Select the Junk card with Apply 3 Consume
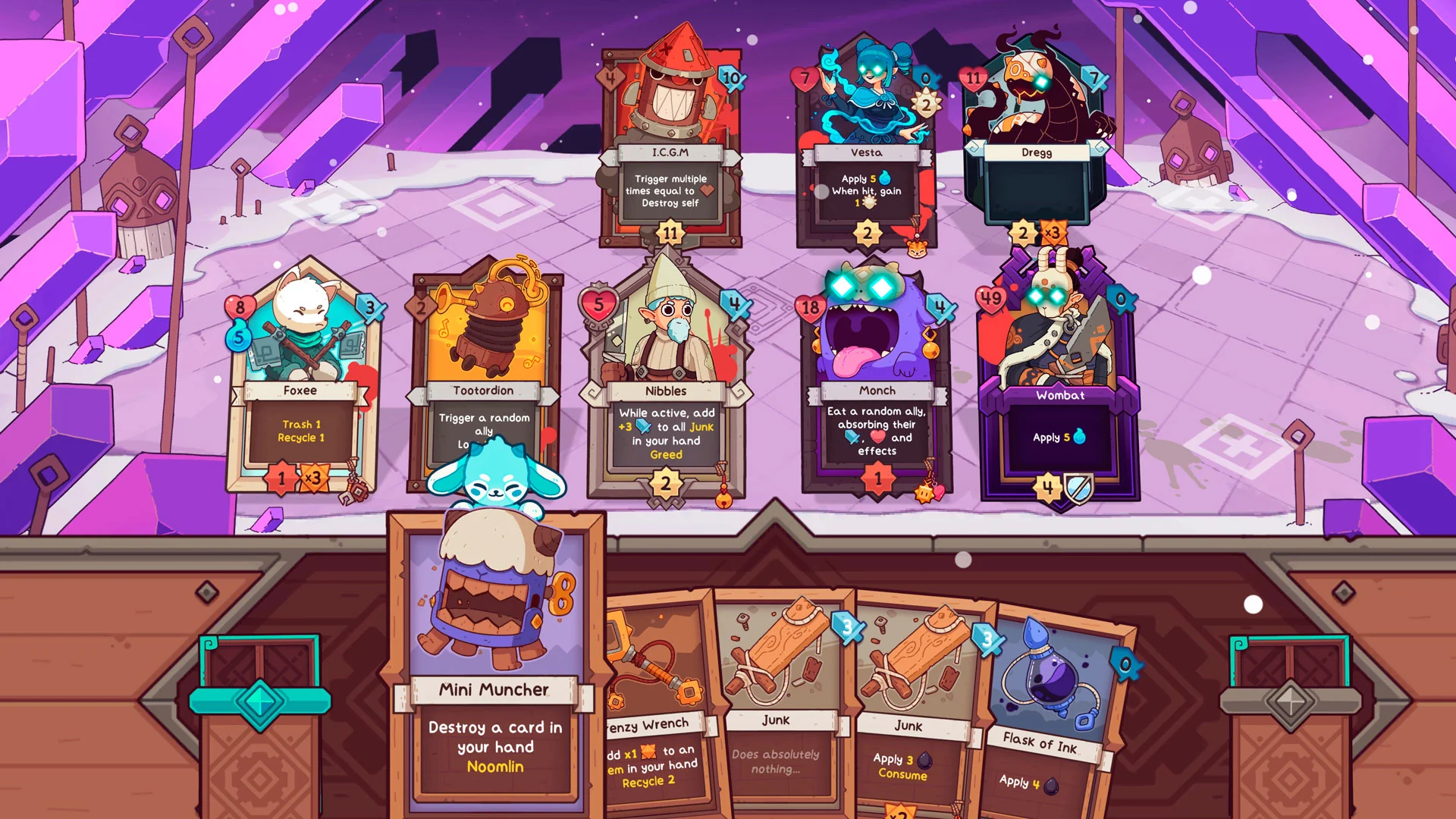Image resolution: width=1456 pixels, height=819 pixels. (x=910, y=705)
